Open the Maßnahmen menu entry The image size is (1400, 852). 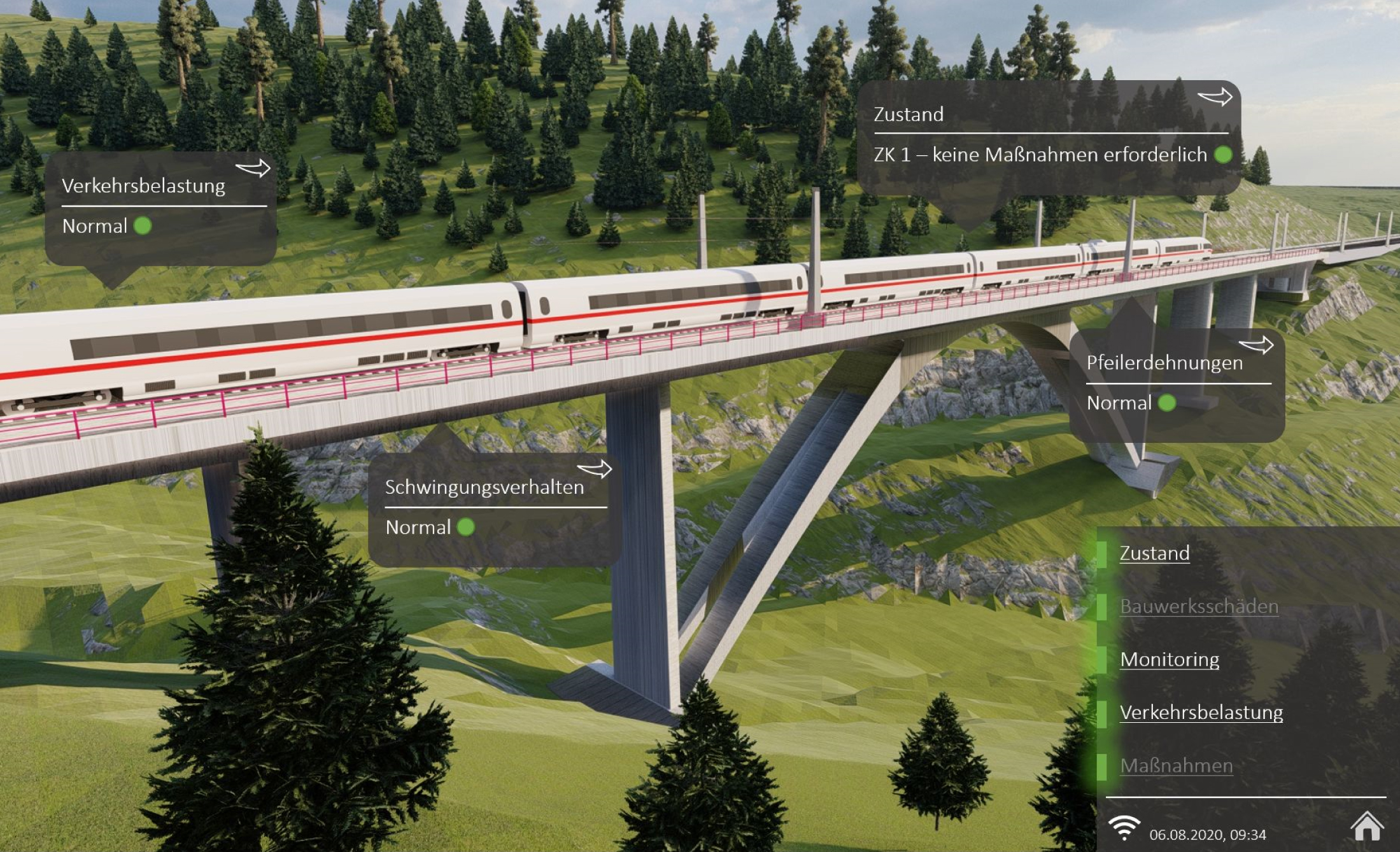(1176, 765)
